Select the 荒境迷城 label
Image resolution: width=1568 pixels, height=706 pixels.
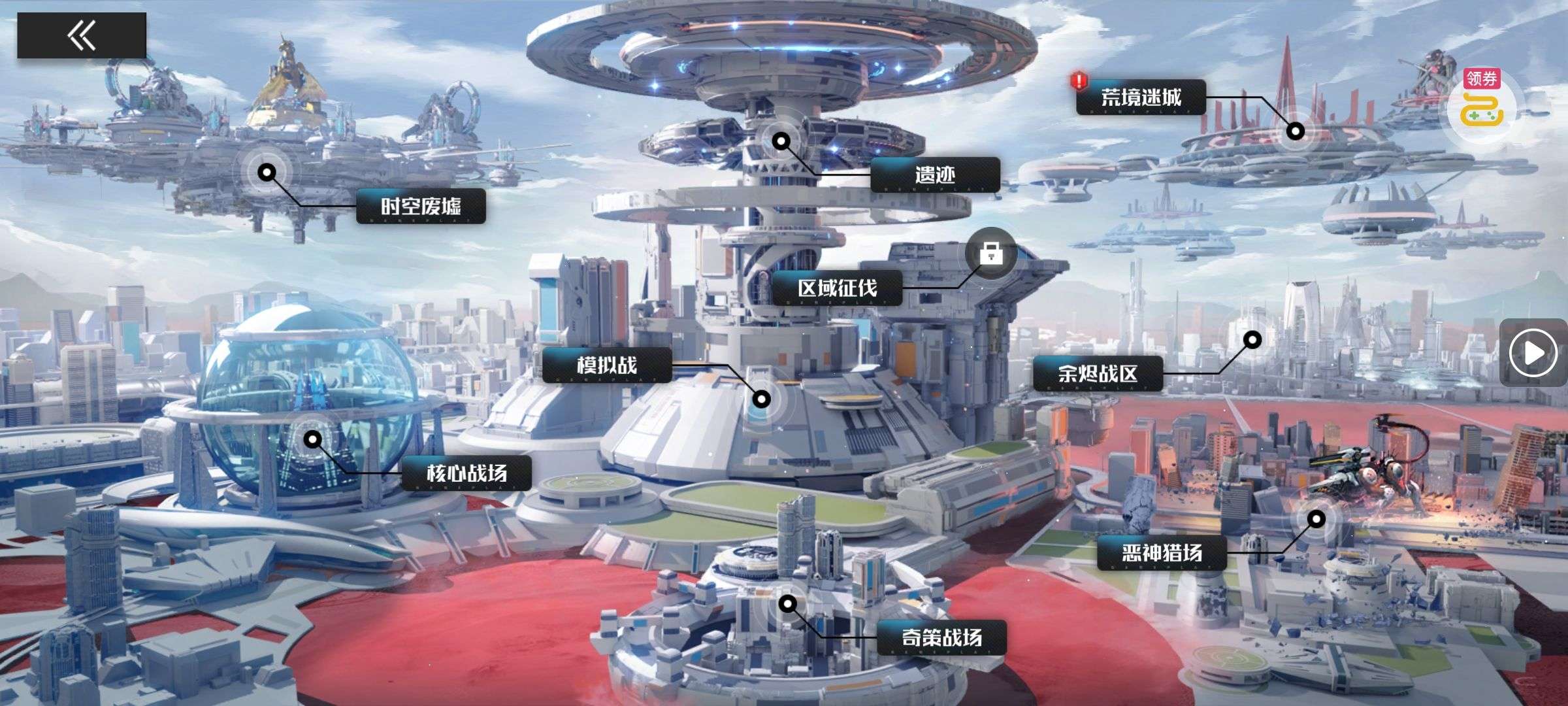tap(1141, 98)
